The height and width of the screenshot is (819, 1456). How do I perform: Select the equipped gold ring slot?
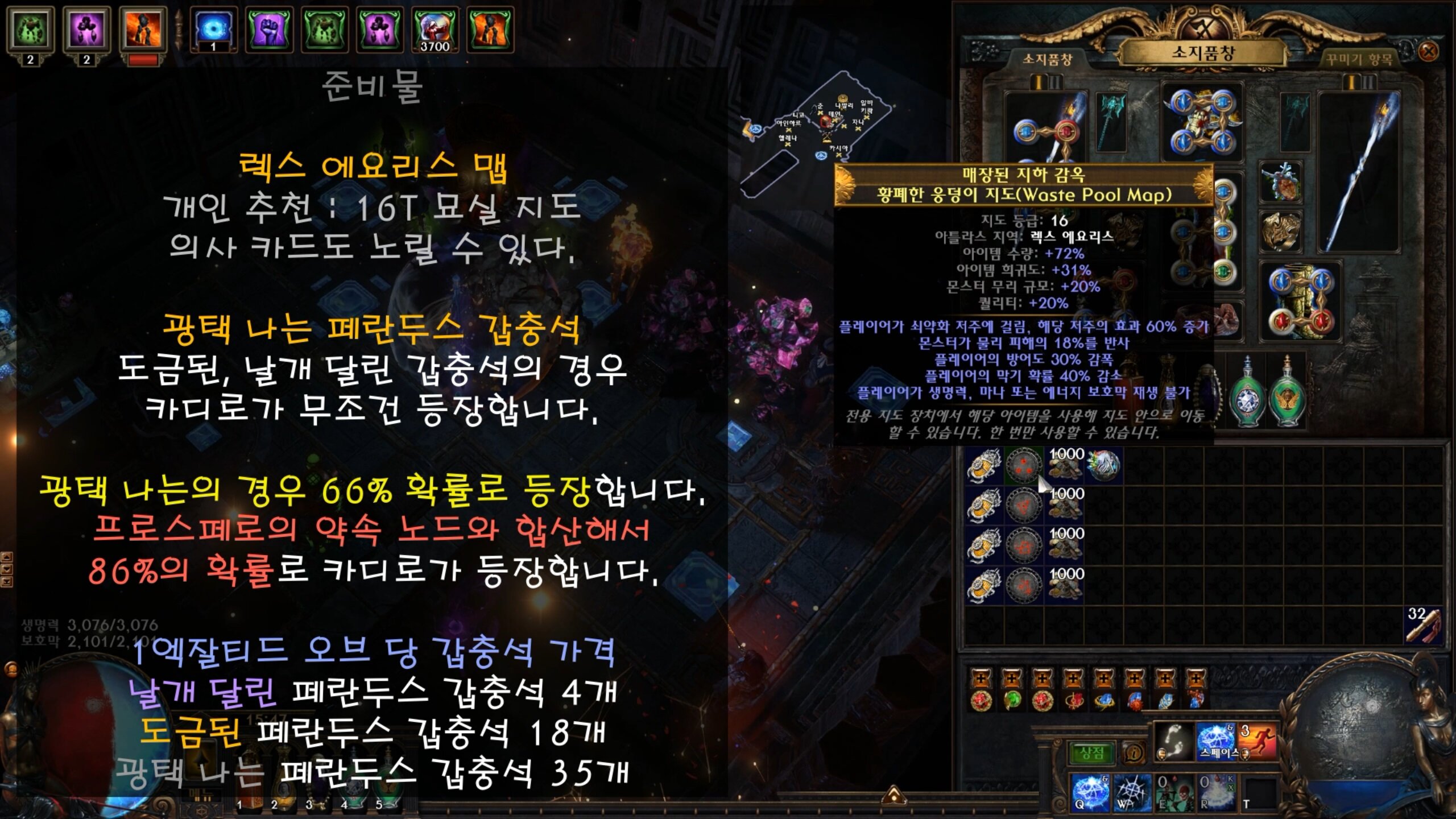click(1280, 230)
